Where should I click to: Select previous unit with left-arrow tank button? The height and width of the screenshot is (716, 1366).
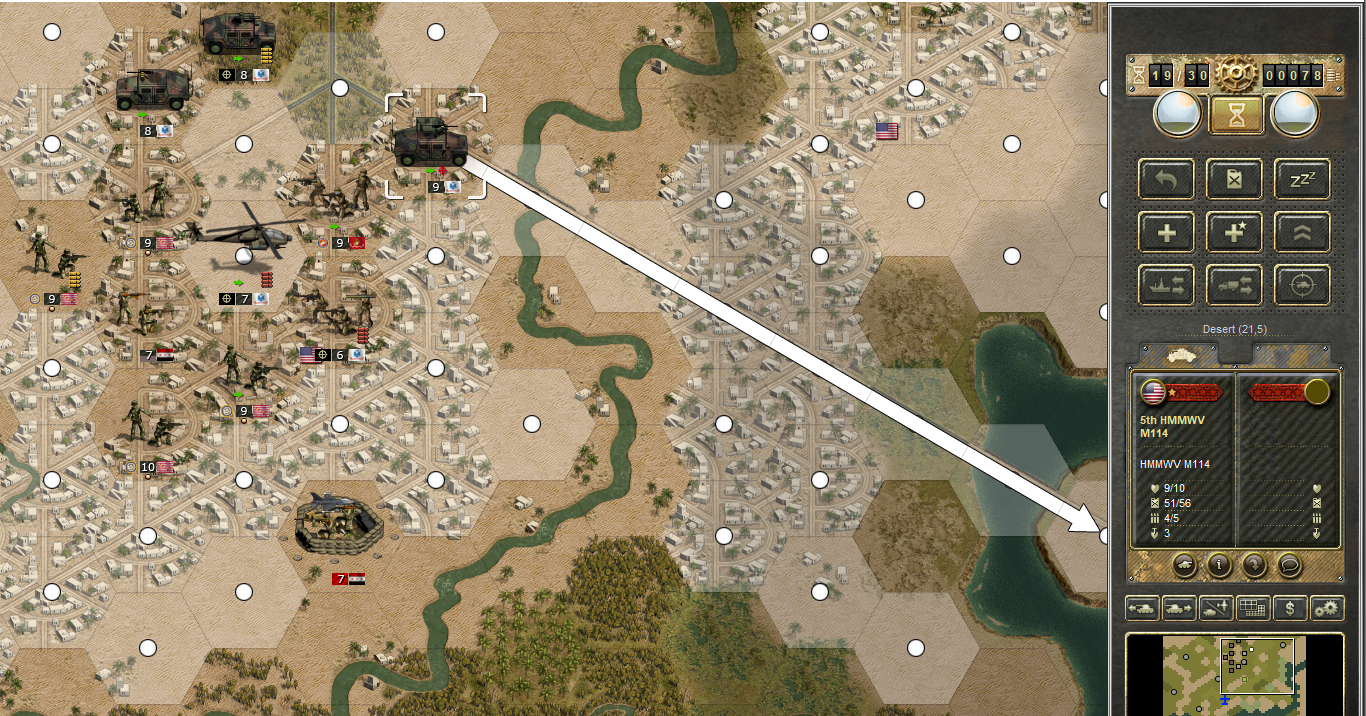(1143, 607)
